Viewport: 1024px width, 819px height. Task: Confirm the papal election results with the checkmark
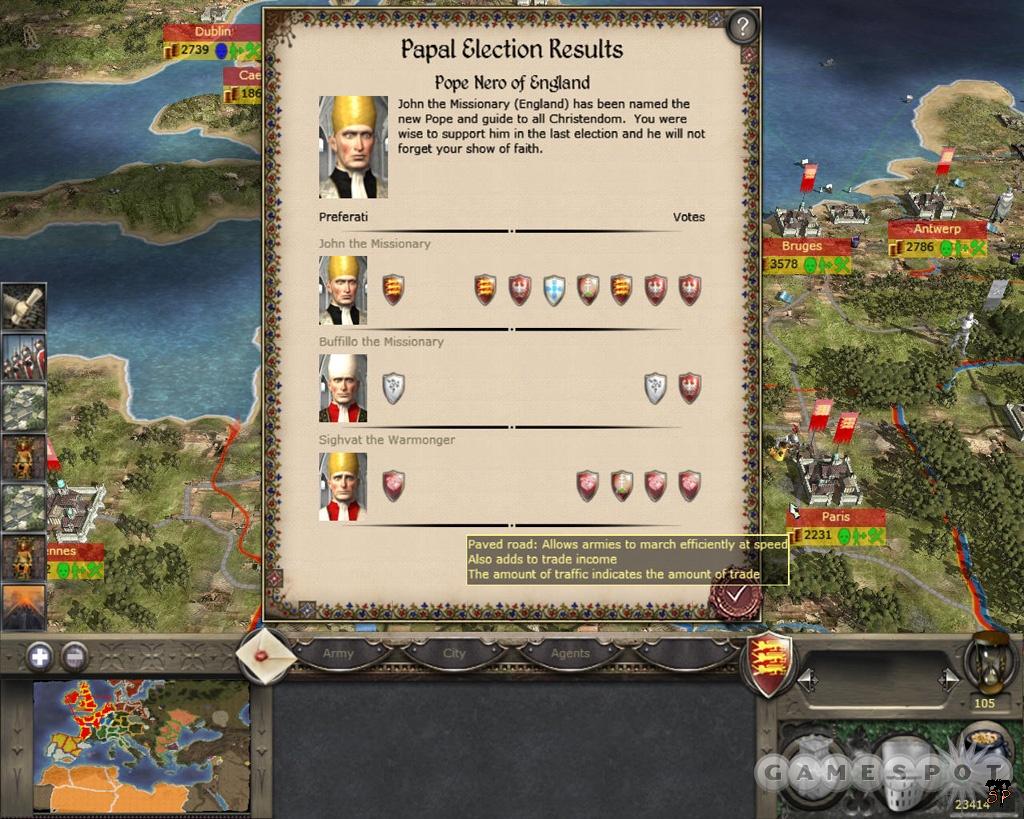[x=735, y=596]
